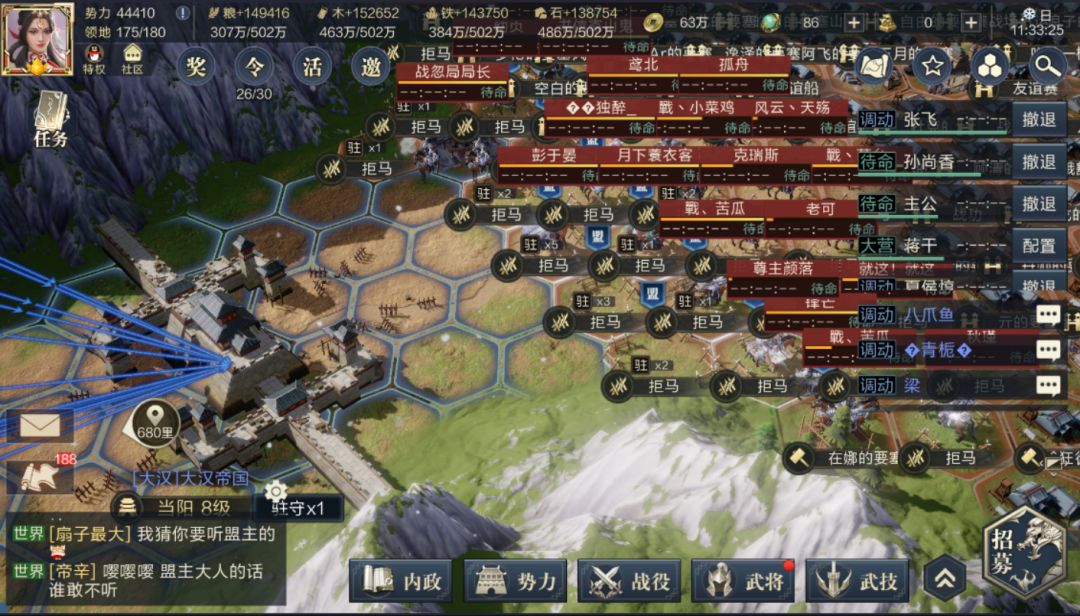Open the 邀 invite round button
Screen dimensions: 1080x616
pyautogui.click(x=372, y=67)
